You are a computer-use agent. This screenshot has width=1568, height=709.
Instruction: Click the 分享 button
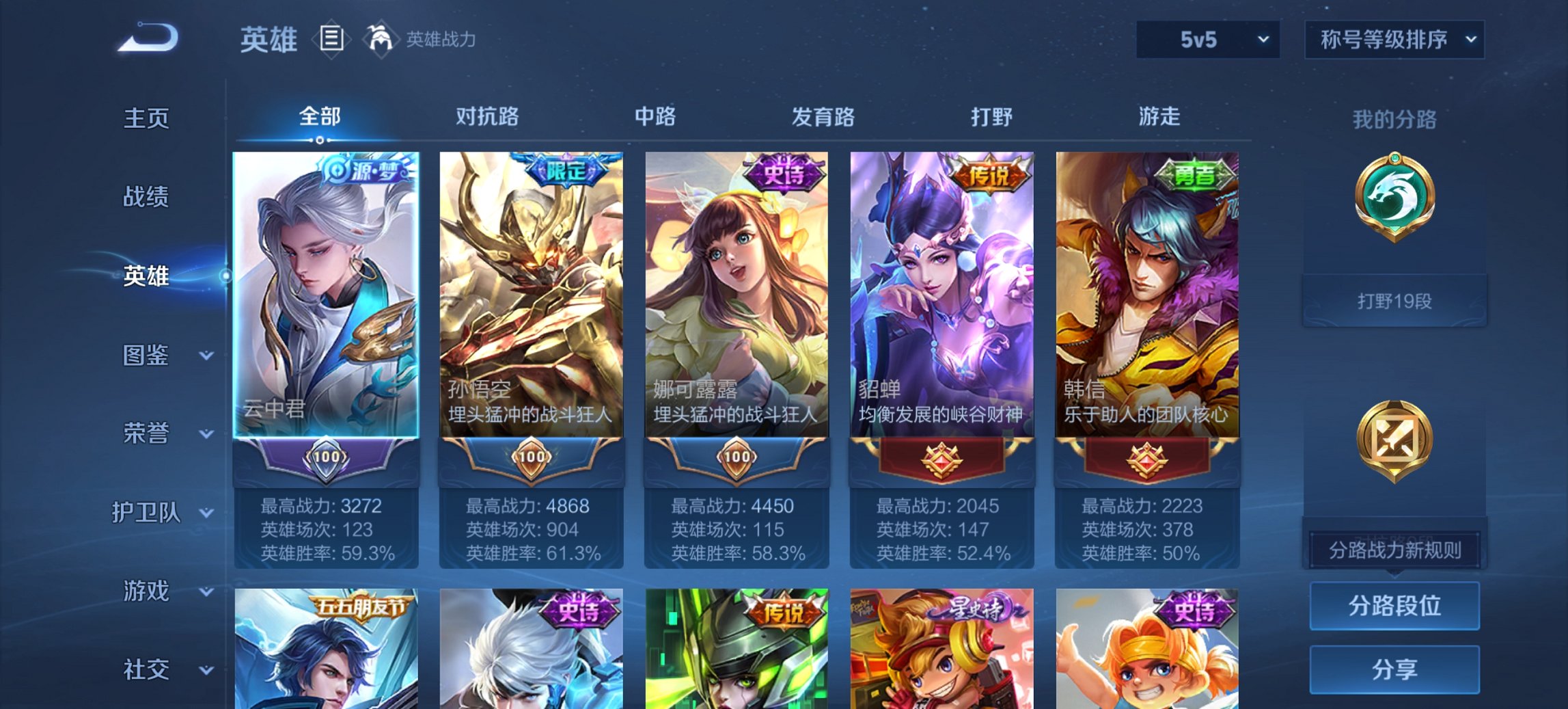1394,670
